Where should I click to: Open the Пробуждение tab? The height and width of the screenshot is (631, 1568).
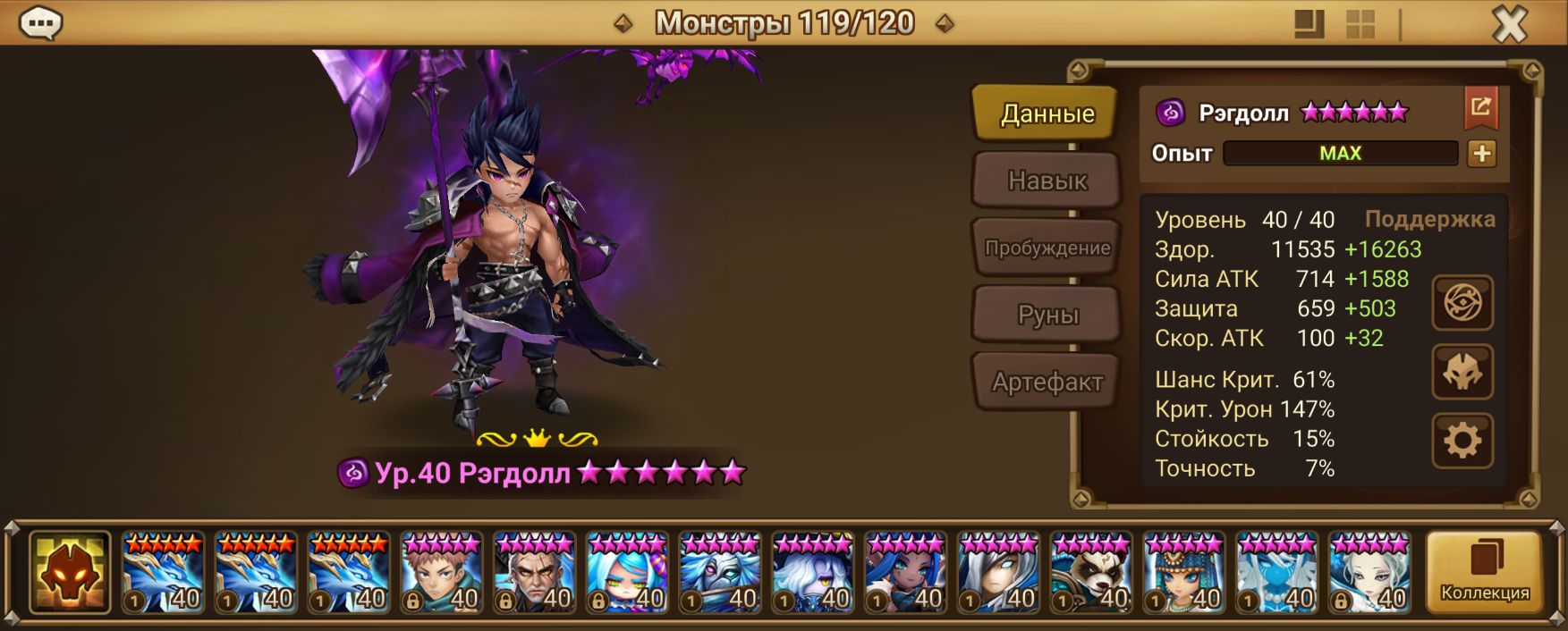1047,248
